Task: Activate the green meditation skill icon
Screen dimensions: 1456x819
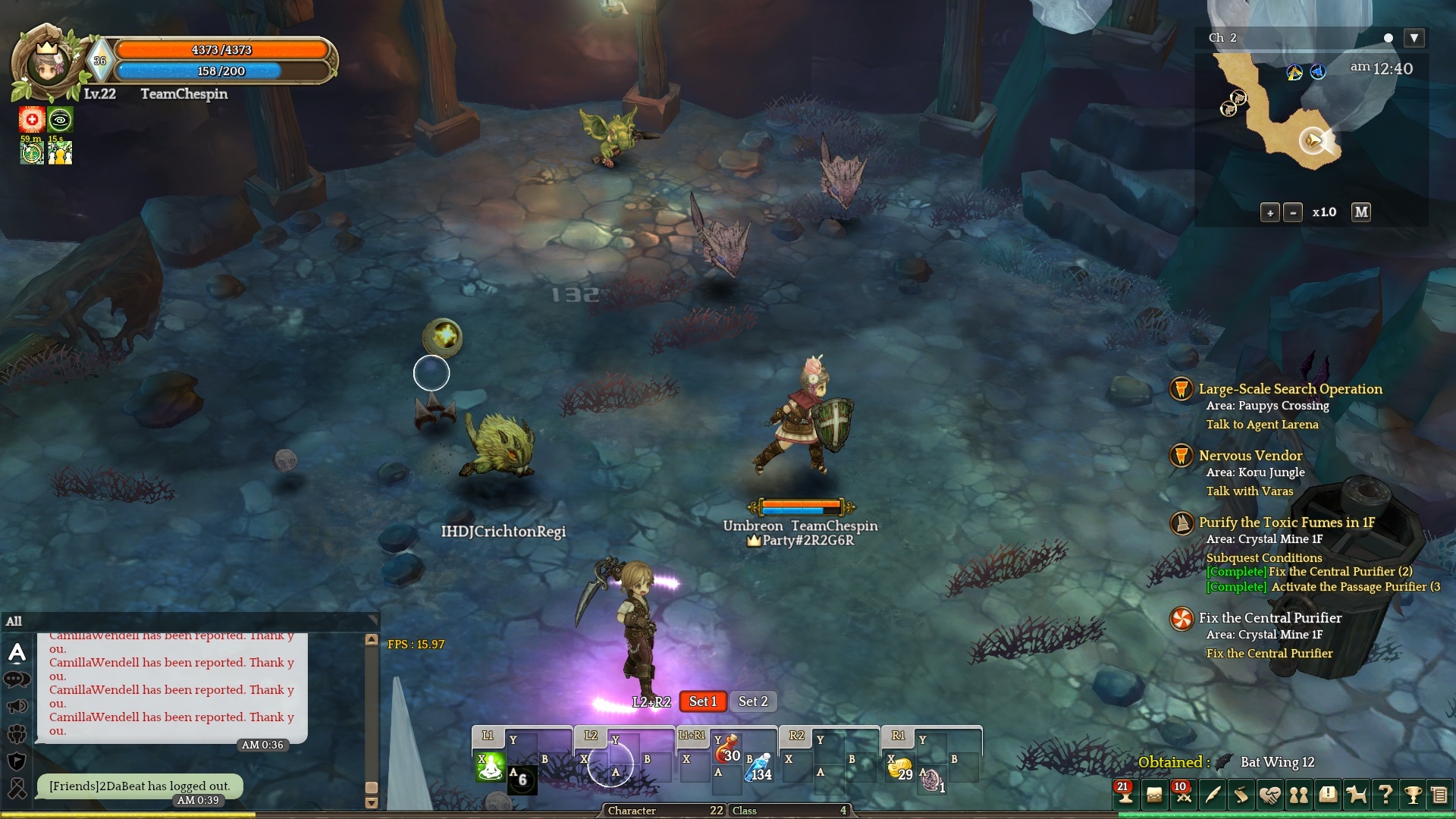Action: click(x=490, y=767)
